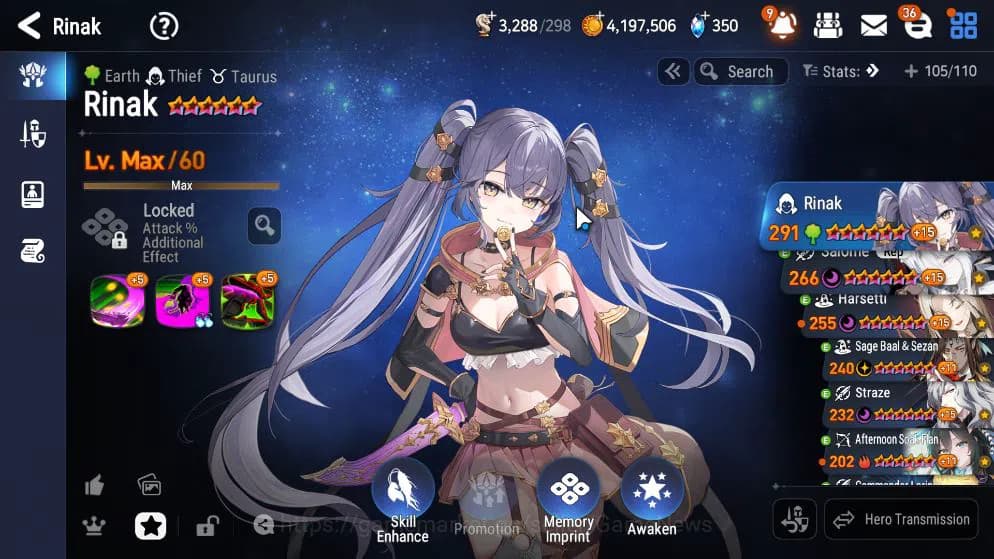This screenshot has width=994, height=559.
Task: Toggle the hero lock padlock icon
Action: pos(207,526)
